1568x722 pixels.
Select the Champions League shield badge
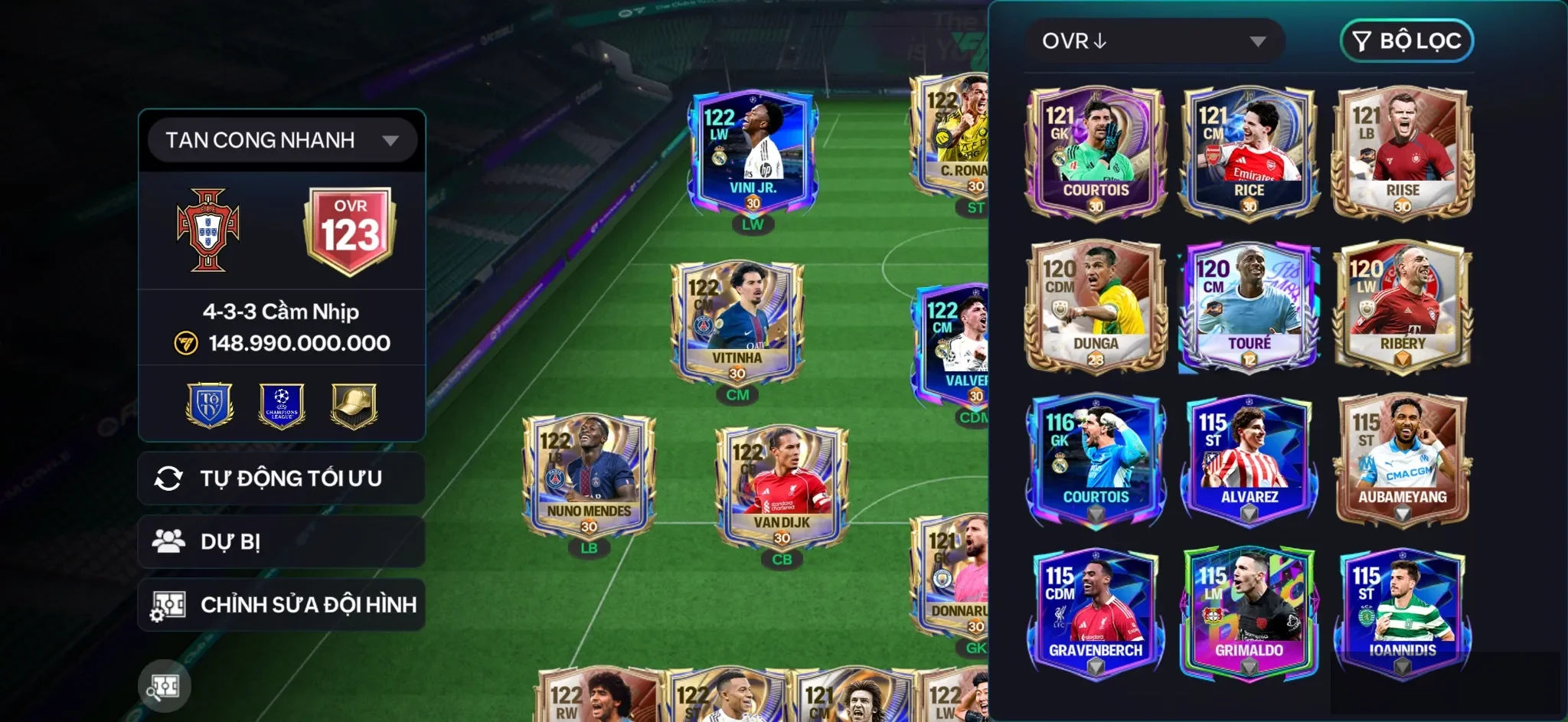click(281, 406)
